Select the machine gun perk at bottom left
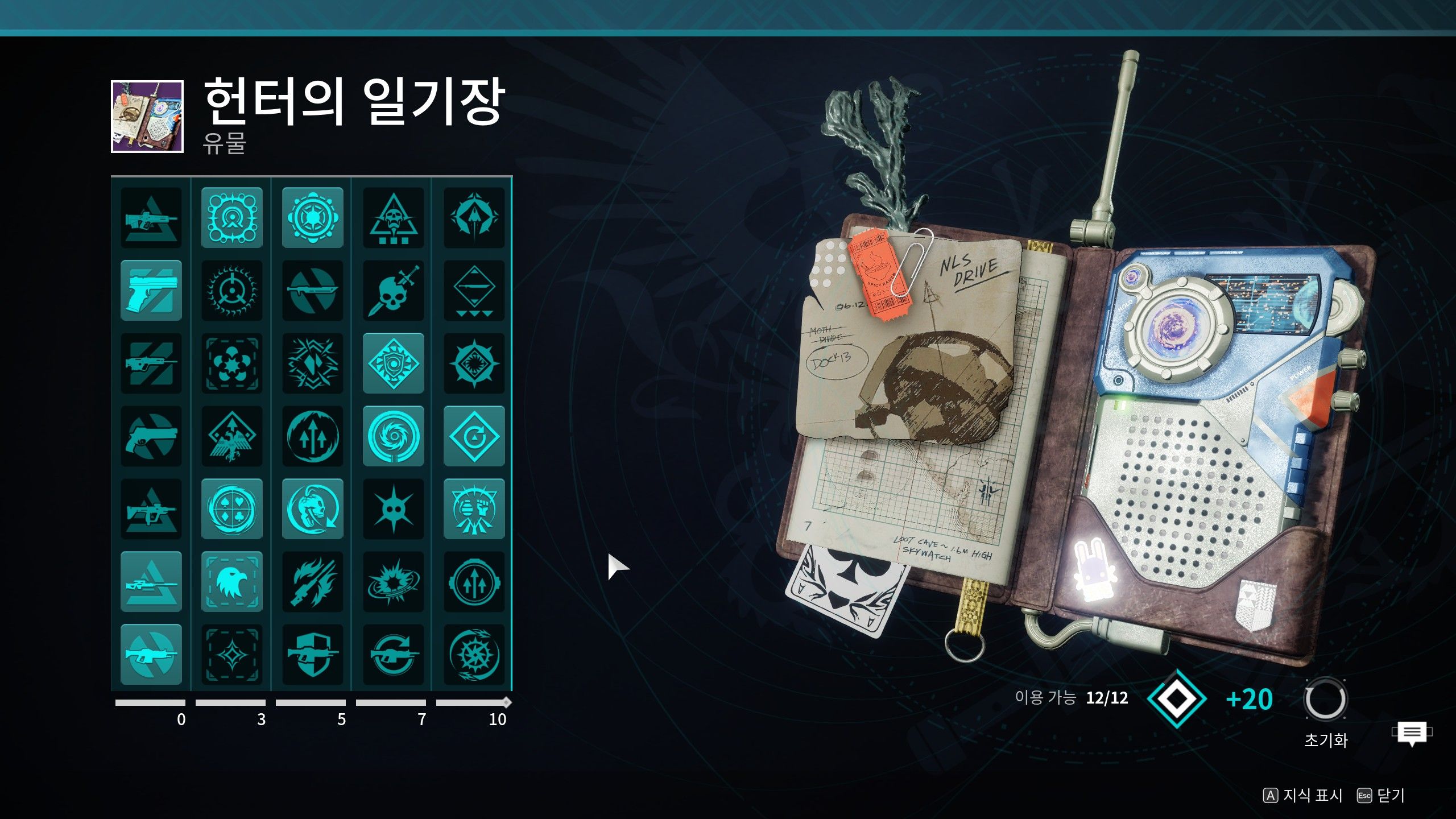The height and width of the screenshot is (819, 1456). coord(151,653)
